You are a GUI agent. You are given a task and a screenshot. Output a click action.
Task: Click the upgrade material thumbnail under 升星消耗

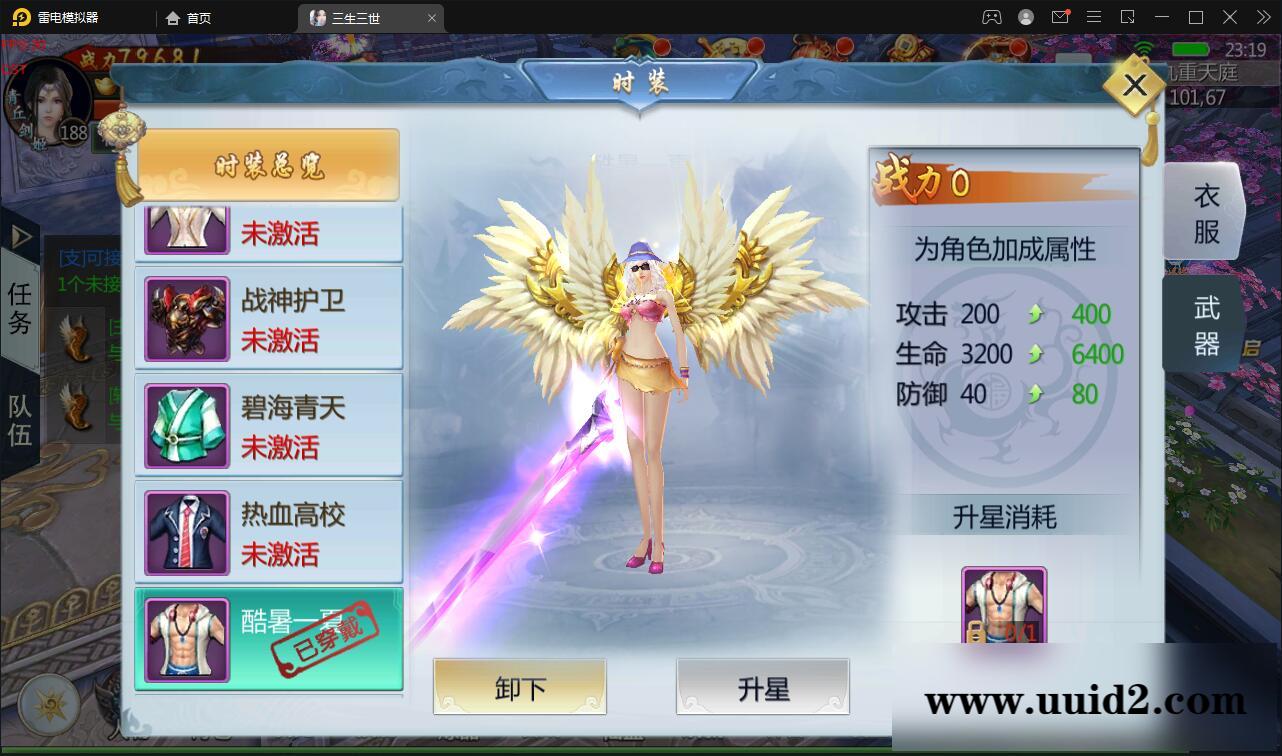[x=1004, y=603]
